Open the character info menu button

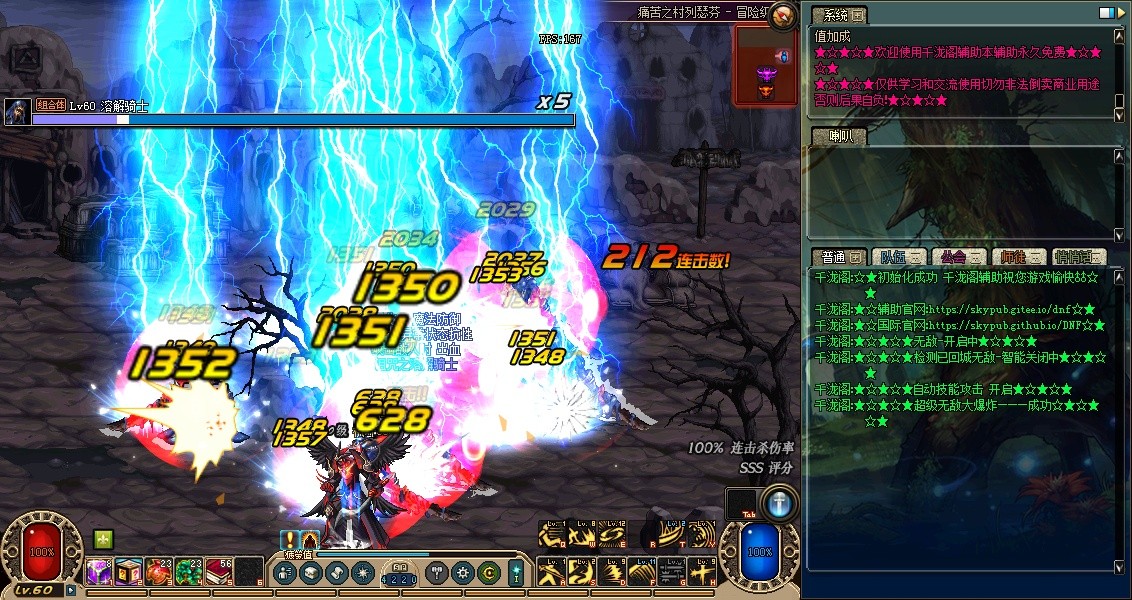(x=284, y=573)
